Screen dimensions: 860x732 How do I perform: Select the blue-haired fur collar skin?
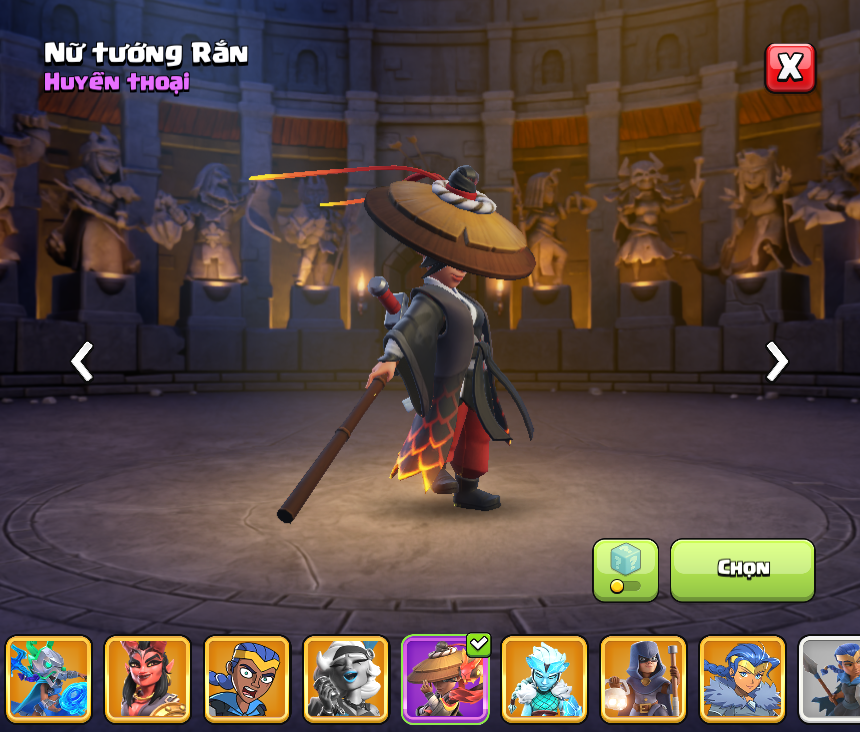pos(742,679)
